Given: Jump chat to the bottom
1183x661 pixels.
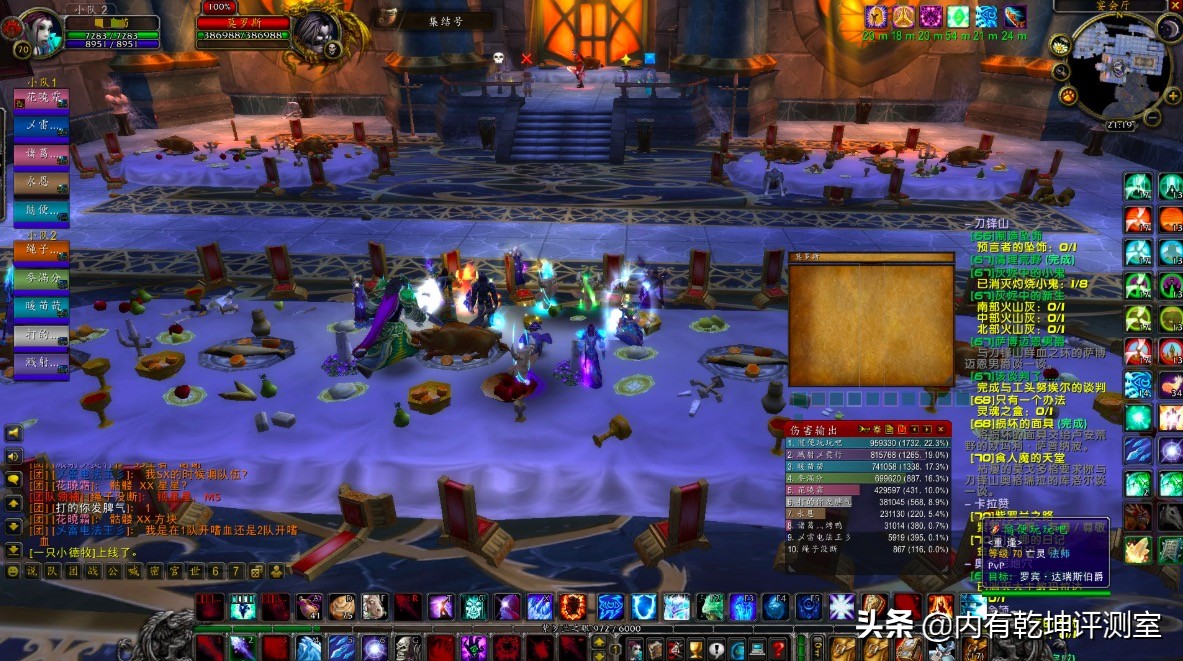Looking at the screenshot, I should click(x=13, y=549).
